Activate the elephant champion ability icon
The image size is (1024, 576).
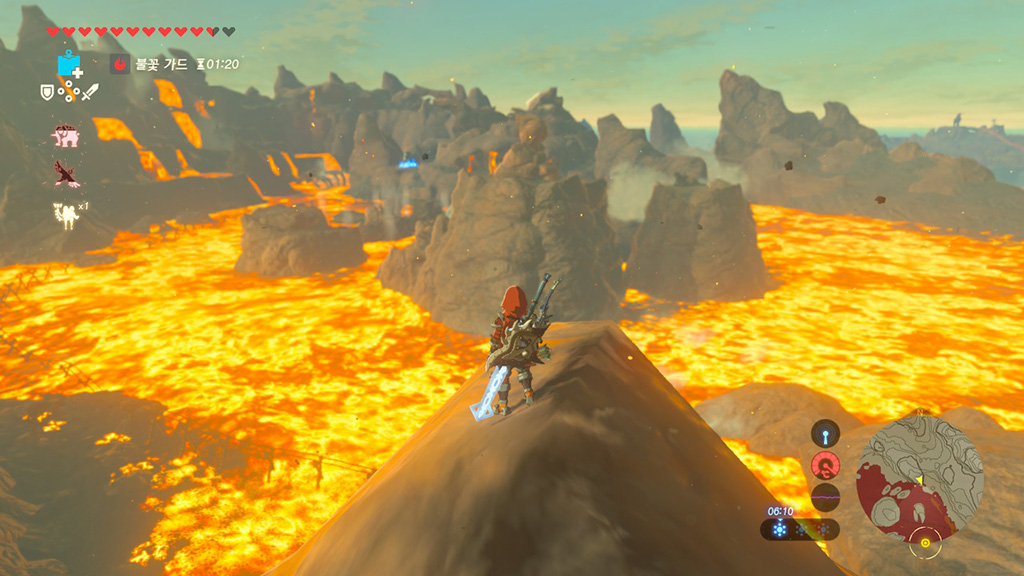click(x=67, y=136)
